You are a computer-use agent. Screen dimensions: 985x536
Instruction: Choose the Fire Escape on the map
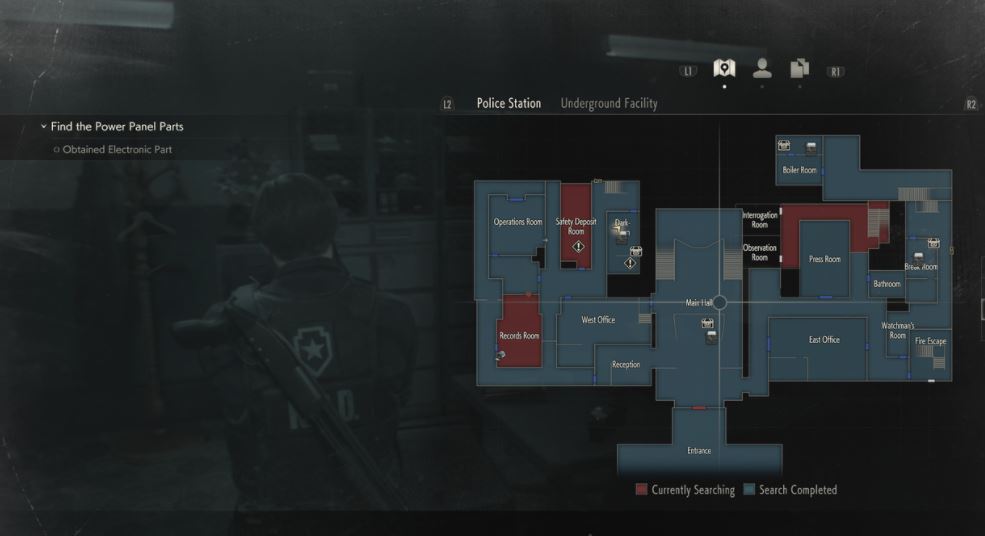point(930,342)
